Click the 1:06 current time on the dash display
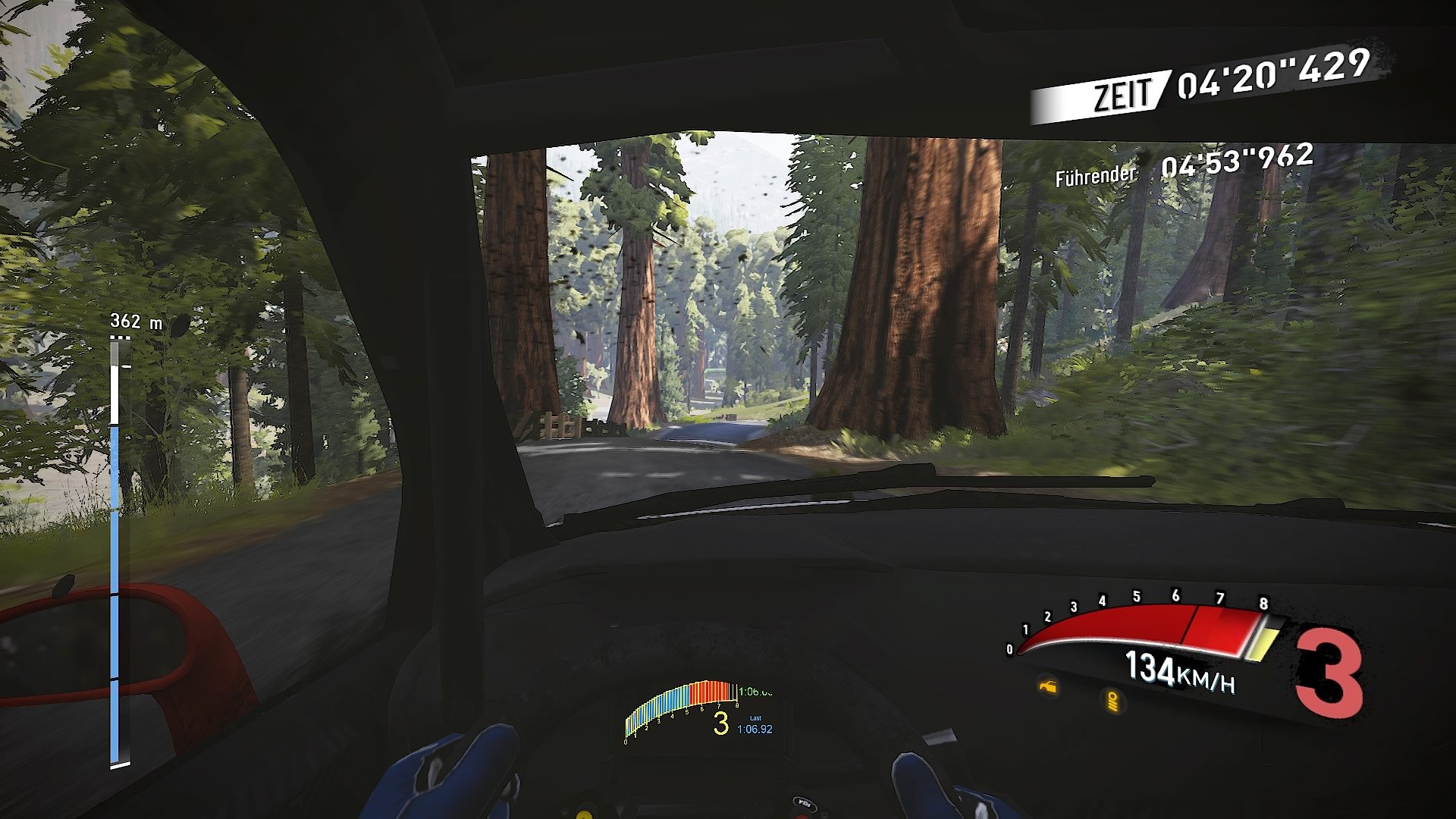Image resolution: width=1456 pixels, height=819 pixels. (x=756, y=692)
